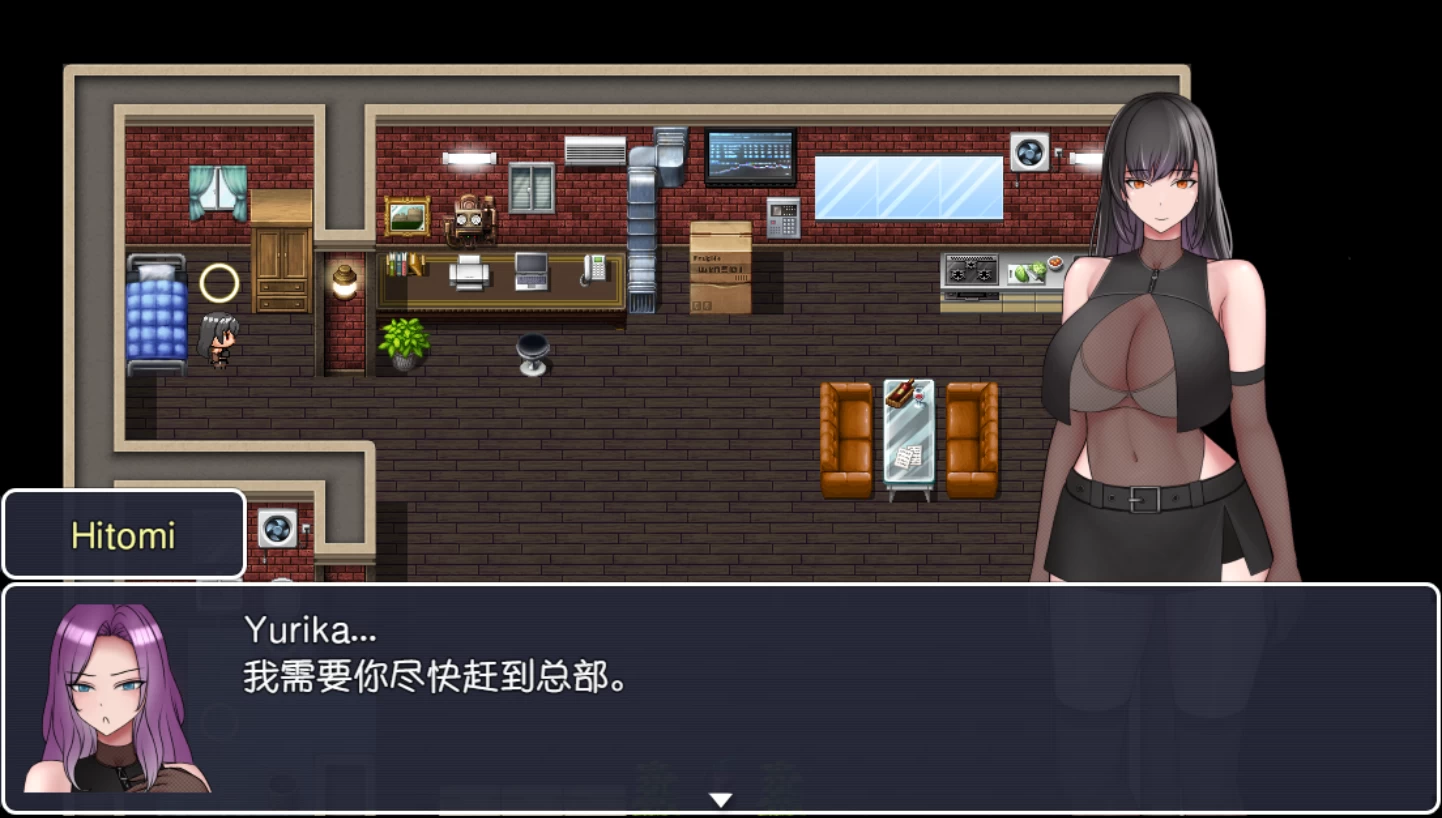Select the Hitomi name plate
This screenshot has width=1442, height=818.
(122, 534)
